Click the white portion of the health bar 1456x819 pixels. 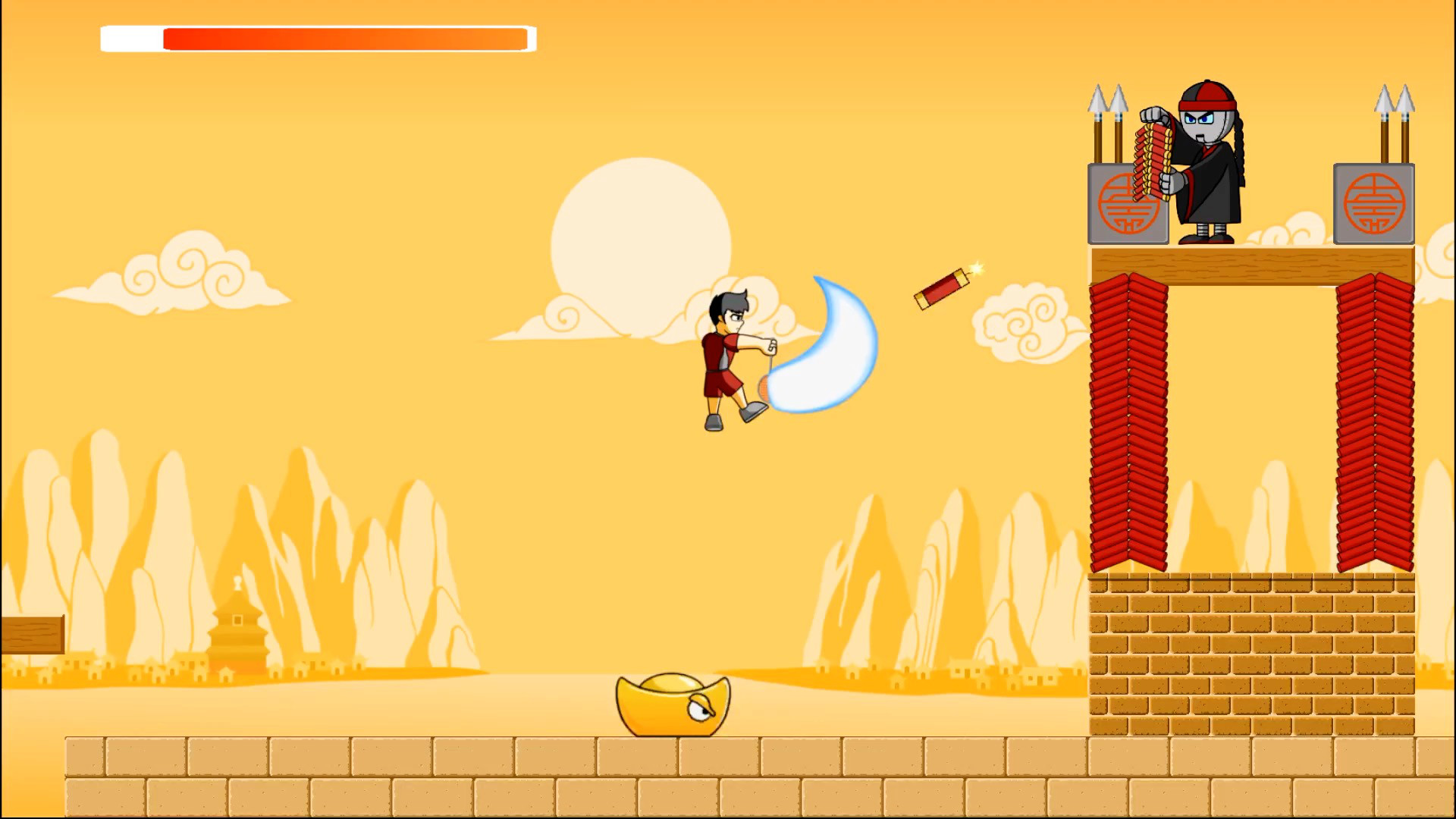pyautogui.click(x=131, y=36)
